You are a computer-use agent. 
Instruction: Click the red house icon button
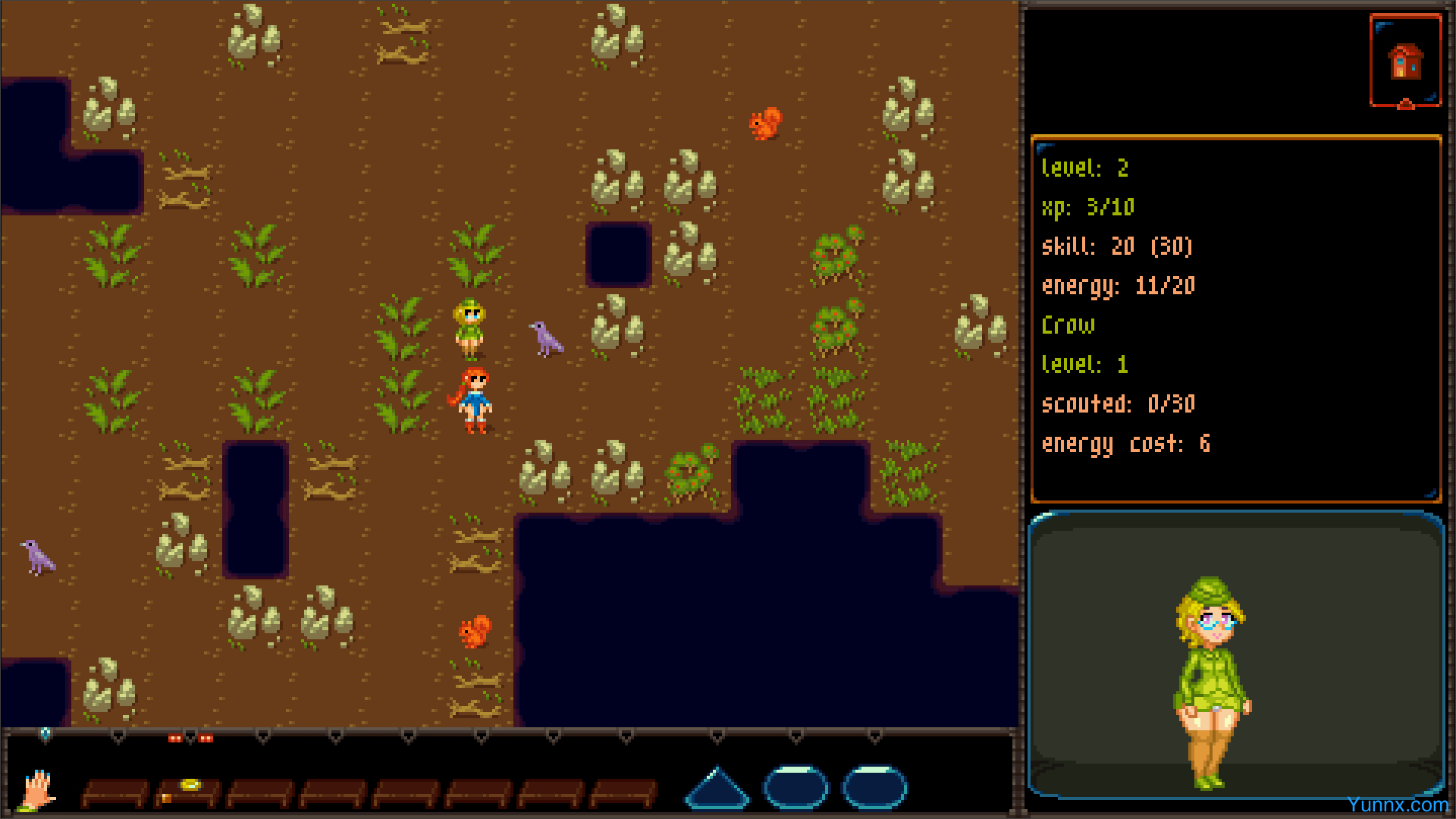1404,62
